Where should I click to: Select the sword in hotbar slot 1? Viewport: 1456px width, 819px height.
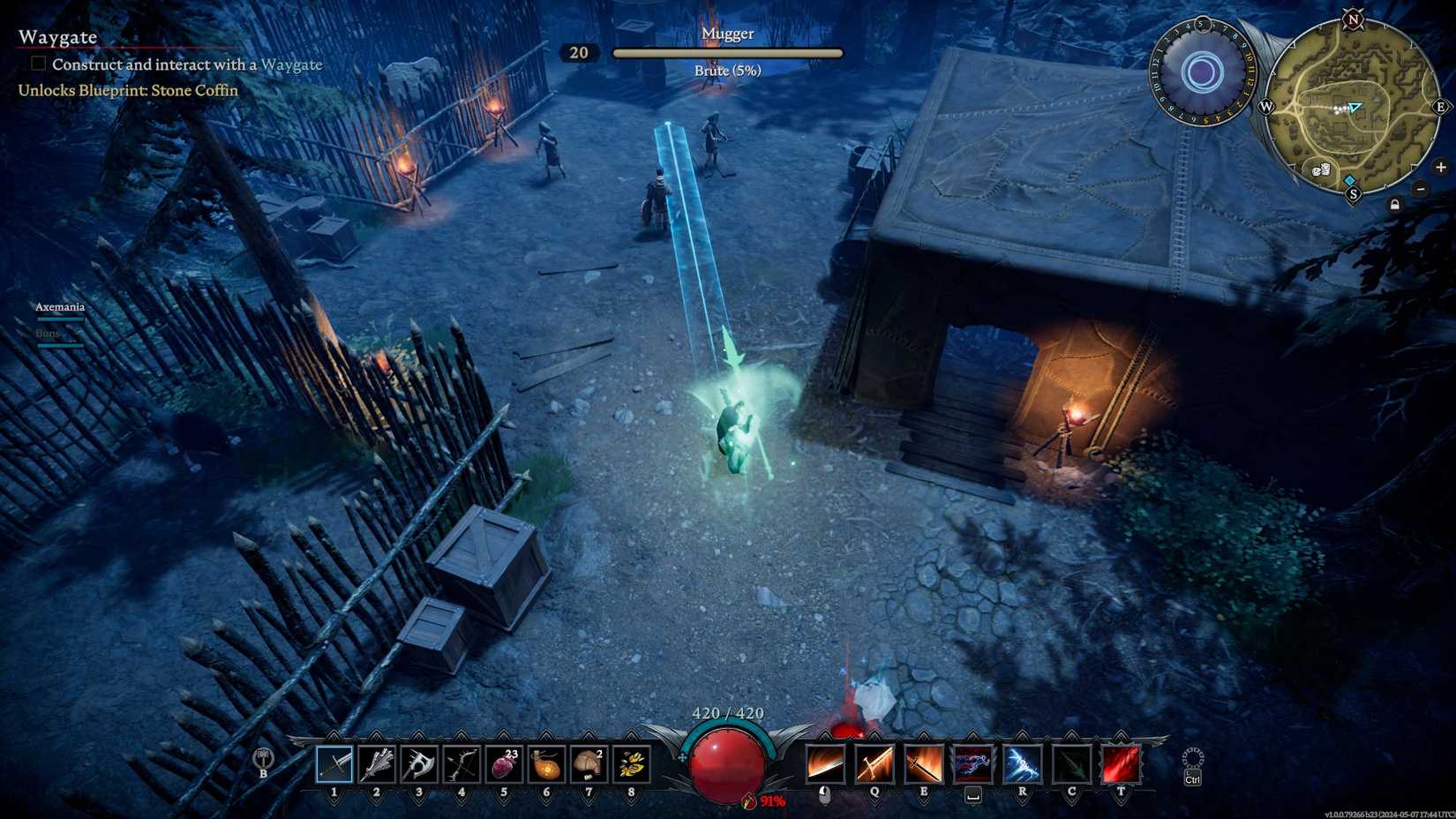click(x=334, y=765)
